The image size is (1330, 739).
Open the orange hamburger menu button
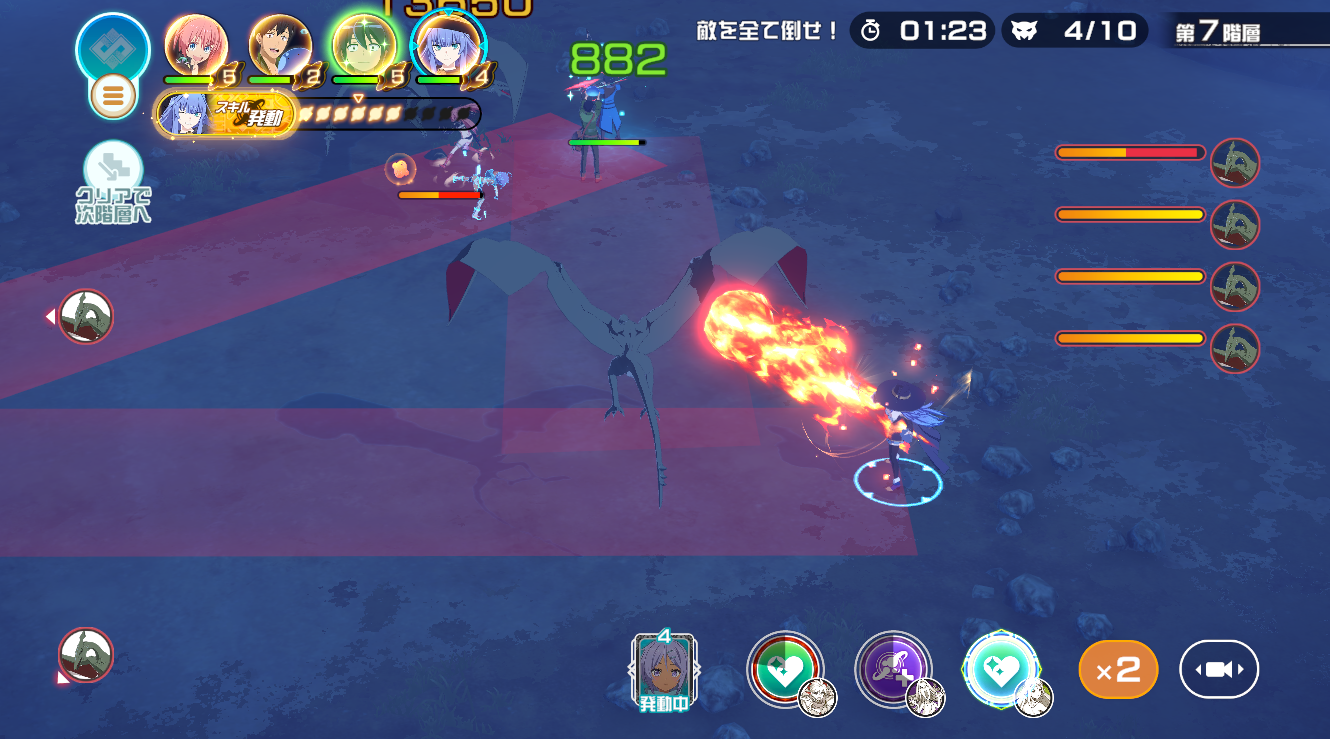[113, 96]
